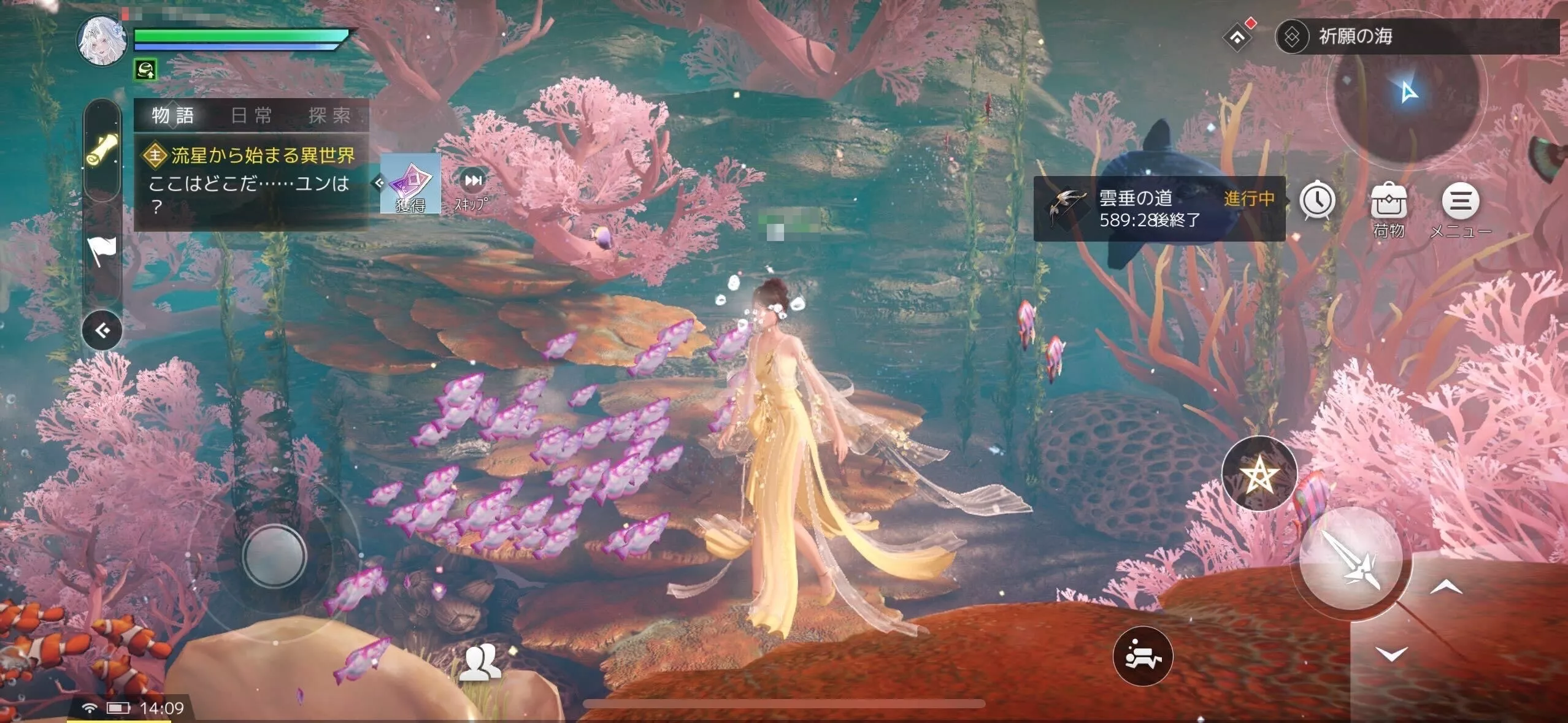Tap the white flag icon

102,251
